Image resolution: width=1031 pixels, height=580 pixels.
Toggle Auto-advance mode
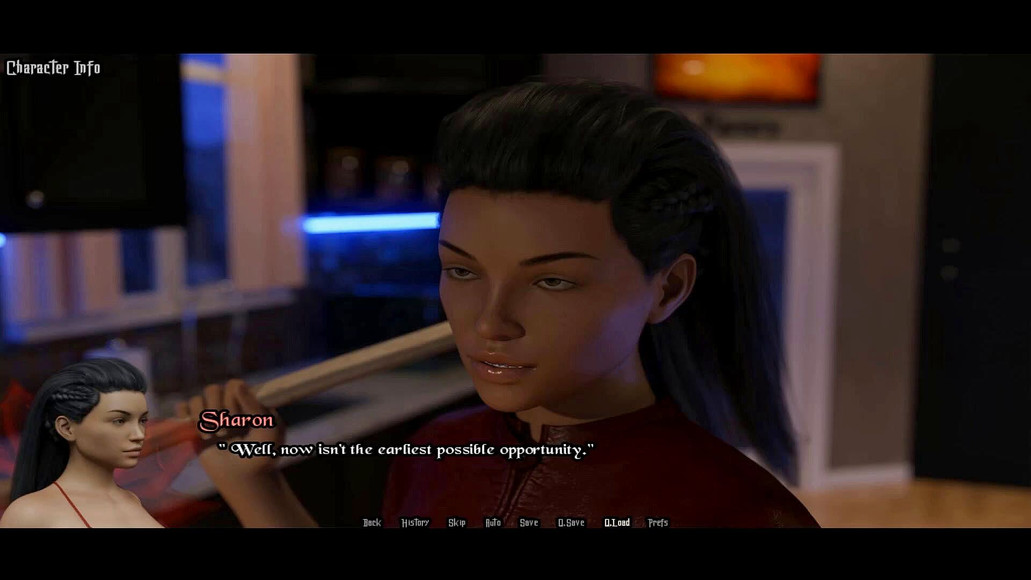493,523
